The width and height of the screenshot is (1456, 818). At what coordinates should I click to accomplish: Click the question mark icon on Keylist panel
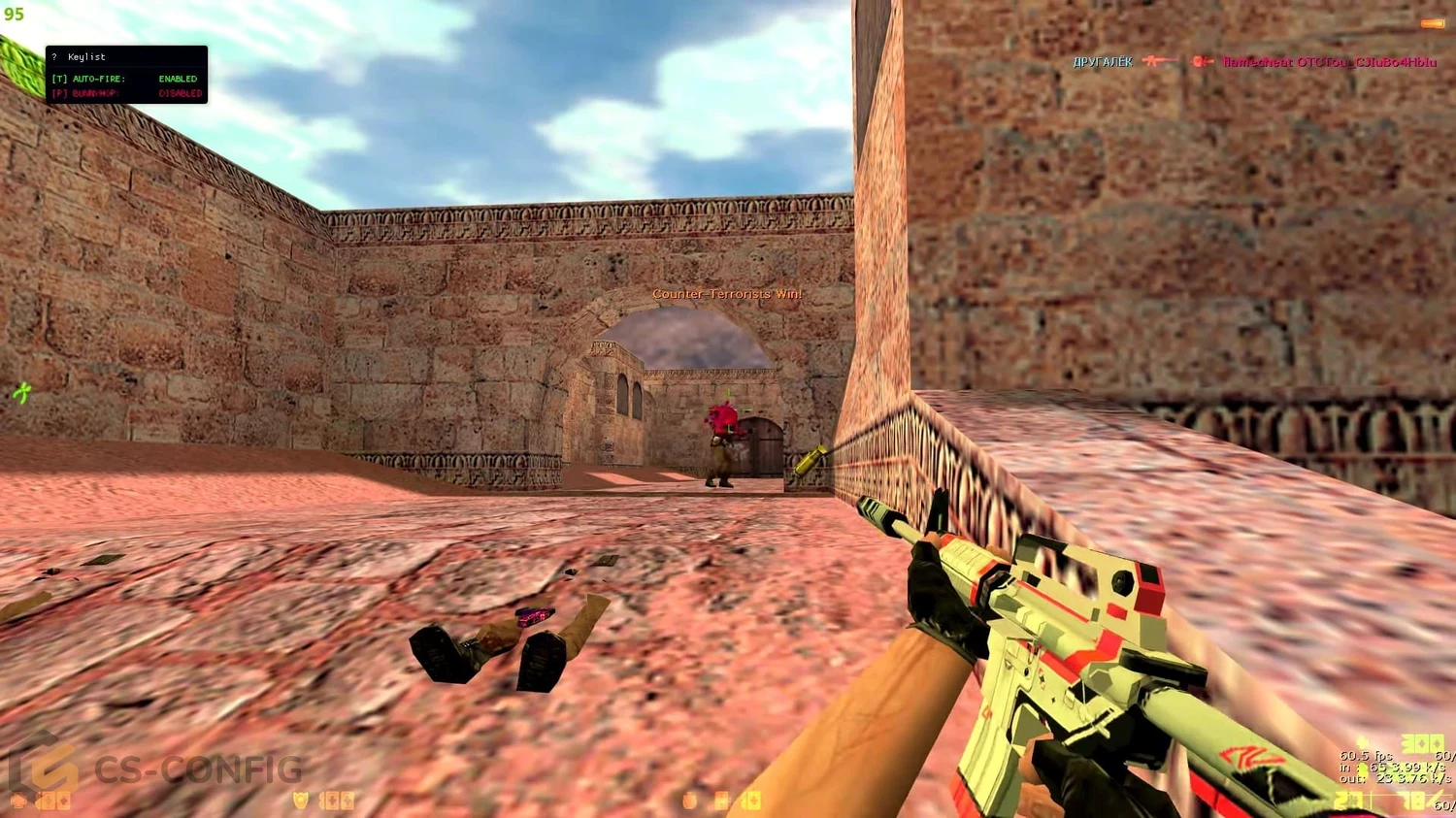pyautogui.click(x=53, y=56)
